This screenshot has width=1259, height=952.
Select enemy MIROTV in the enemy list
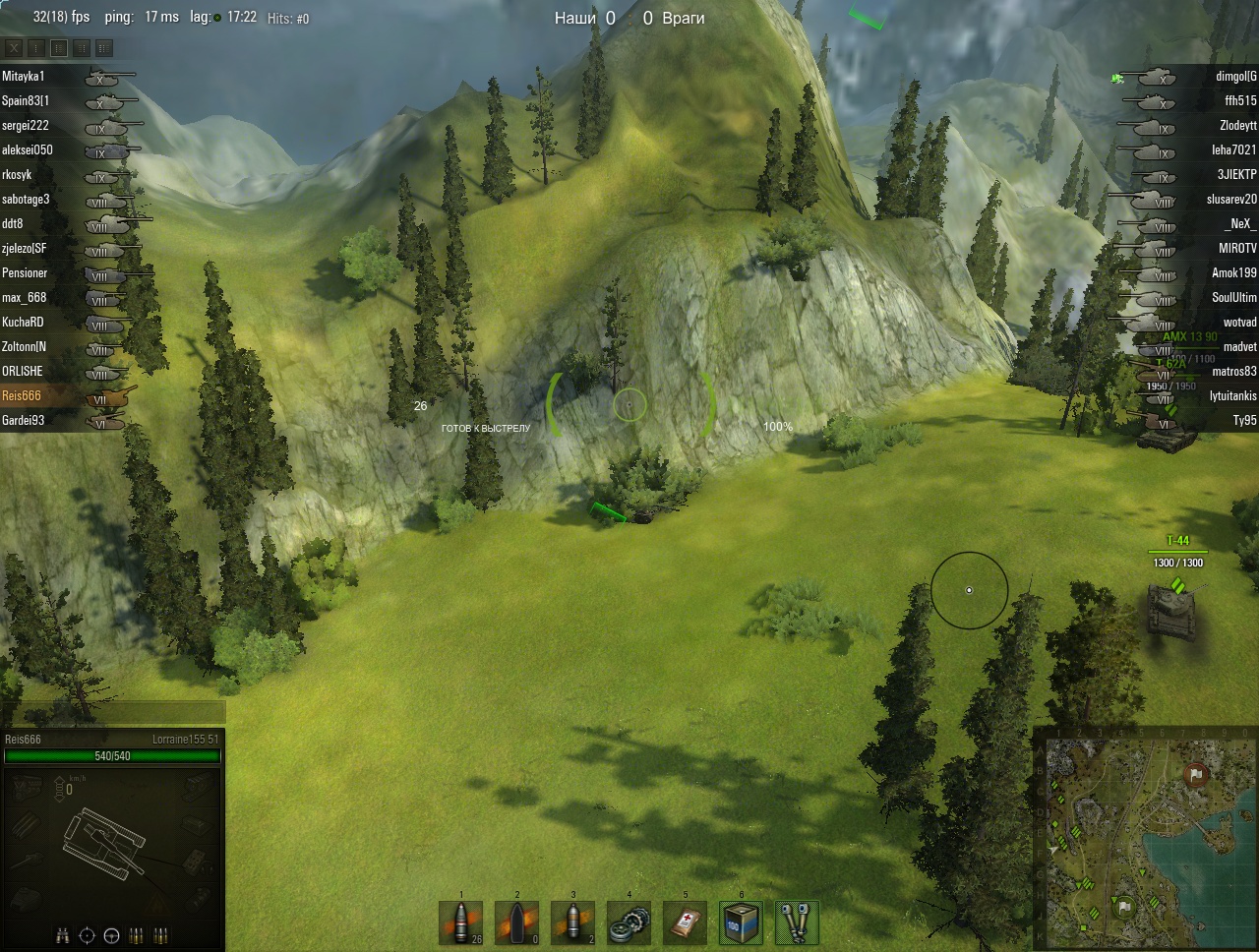point(1237,248)
